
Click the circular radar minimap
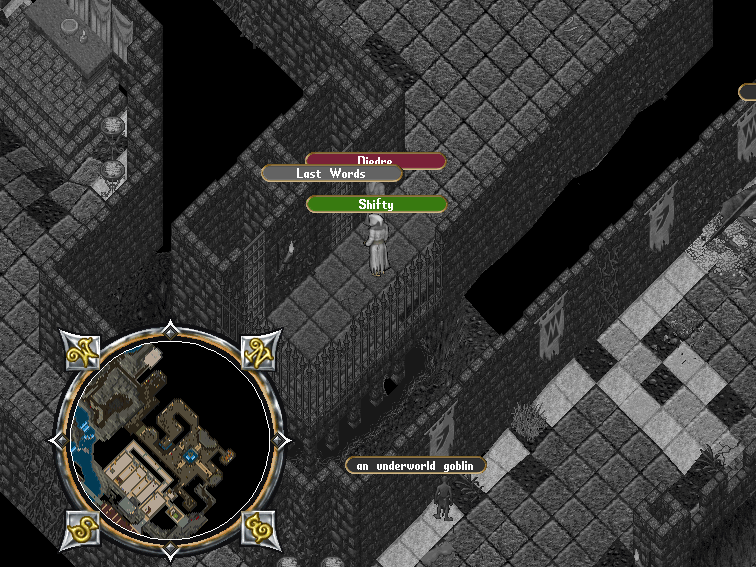pos(168,440)
